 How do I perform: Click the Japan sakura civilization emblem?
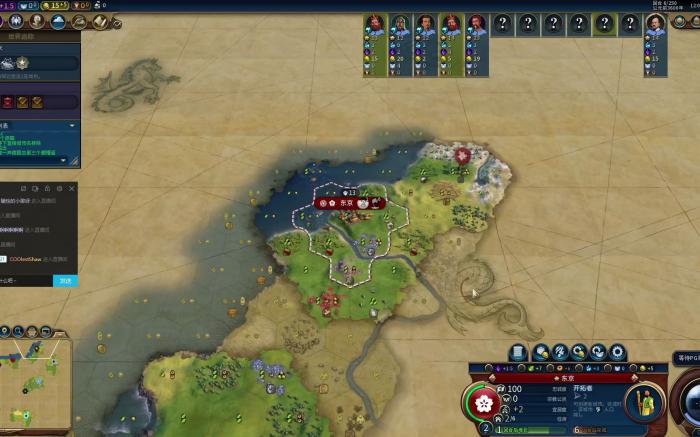pyautogui.click(x=485, y=403)
